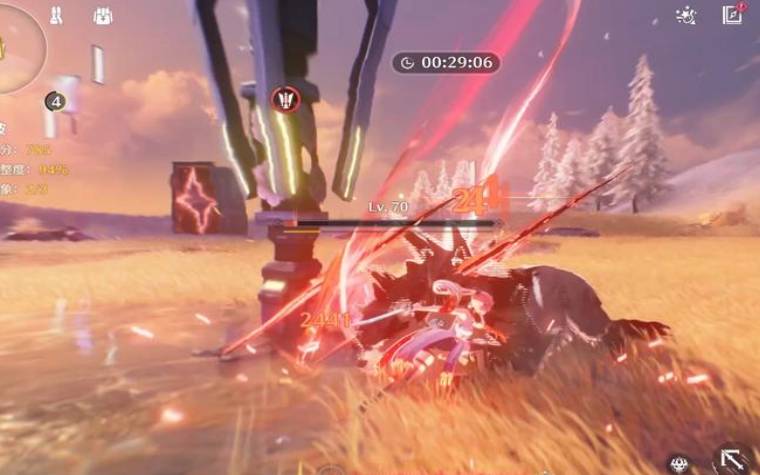Open the starry events icon

pos(686,15)
